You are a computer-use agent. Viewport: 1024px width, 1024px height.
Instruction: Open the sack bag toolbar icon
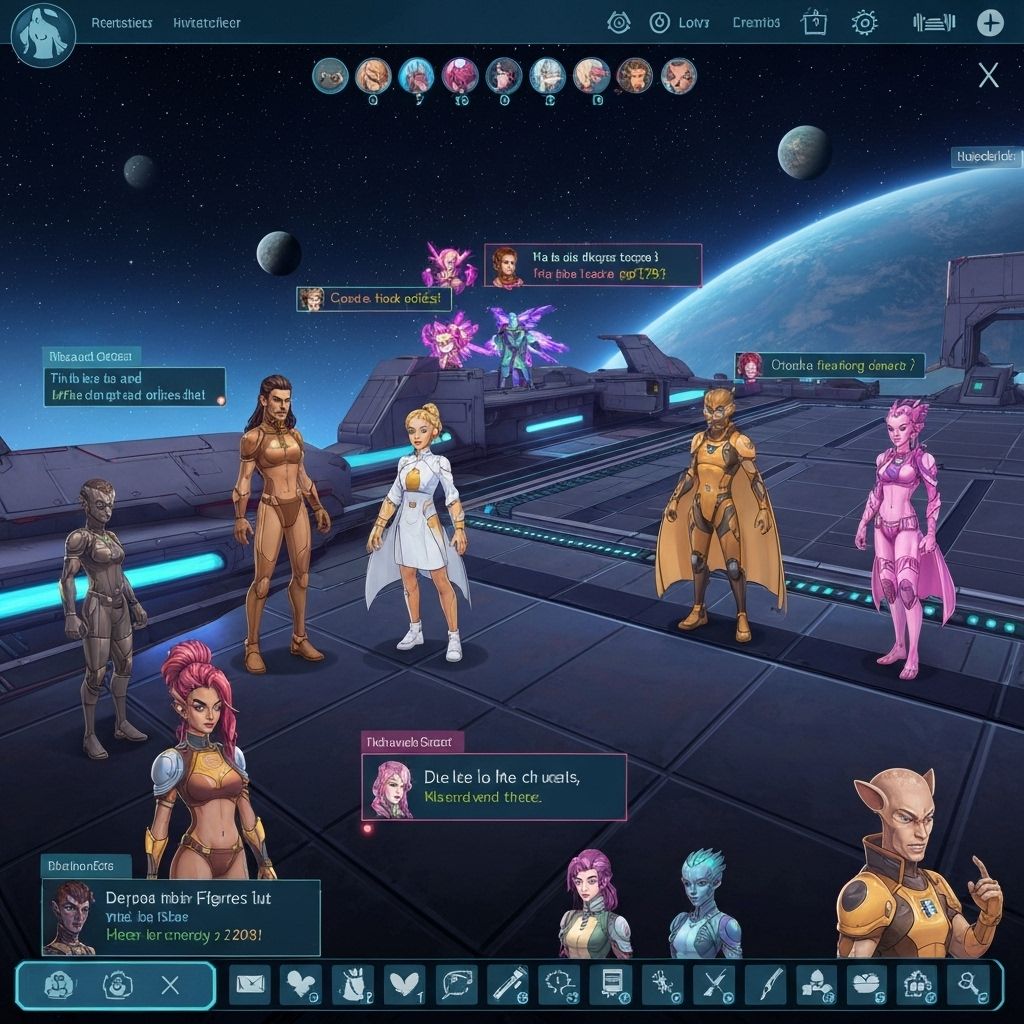[x=352, y=985]
